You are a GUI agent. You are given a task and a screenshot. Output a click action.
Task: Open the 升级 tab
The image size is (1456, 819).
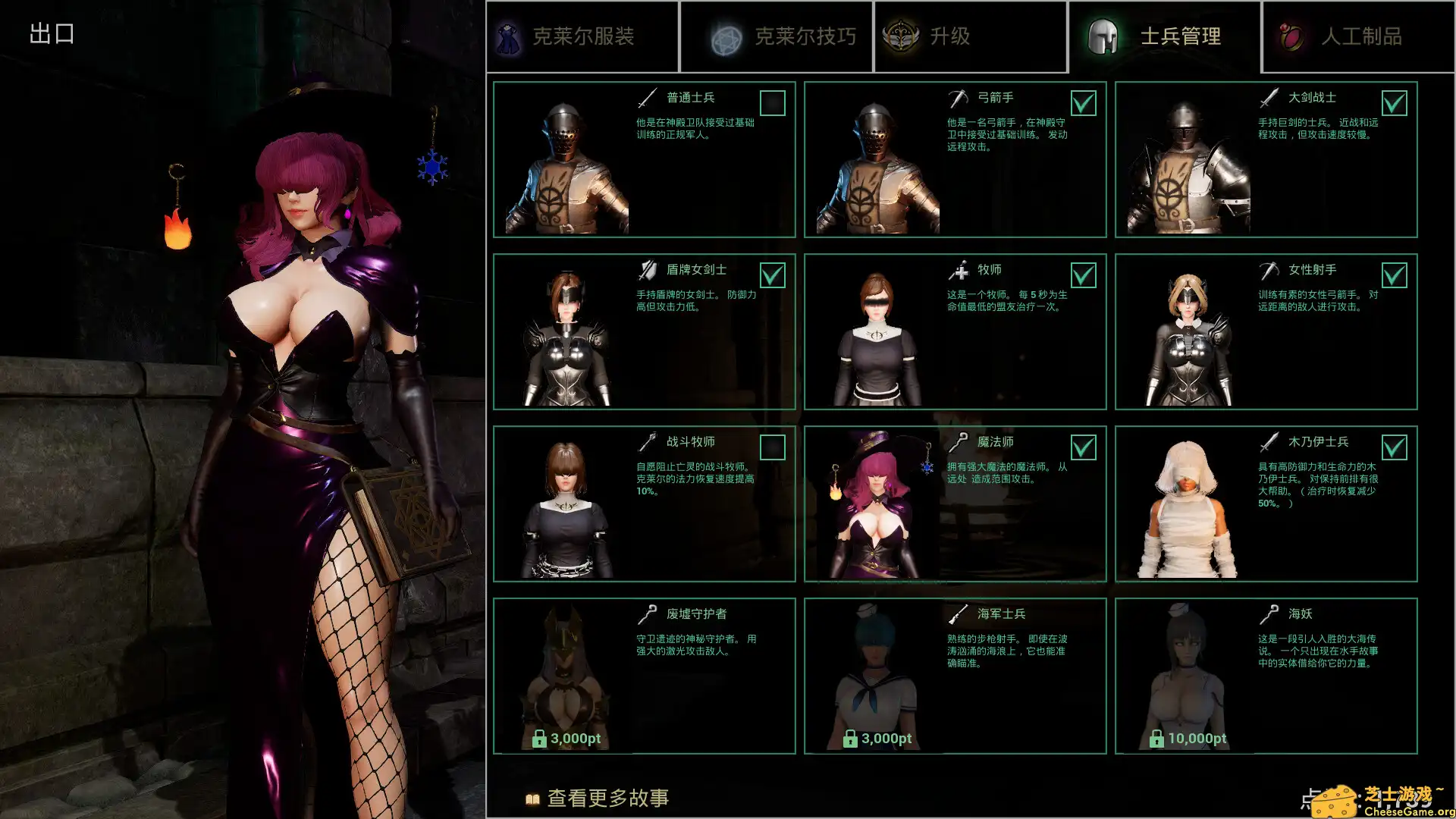coord(971,36)
